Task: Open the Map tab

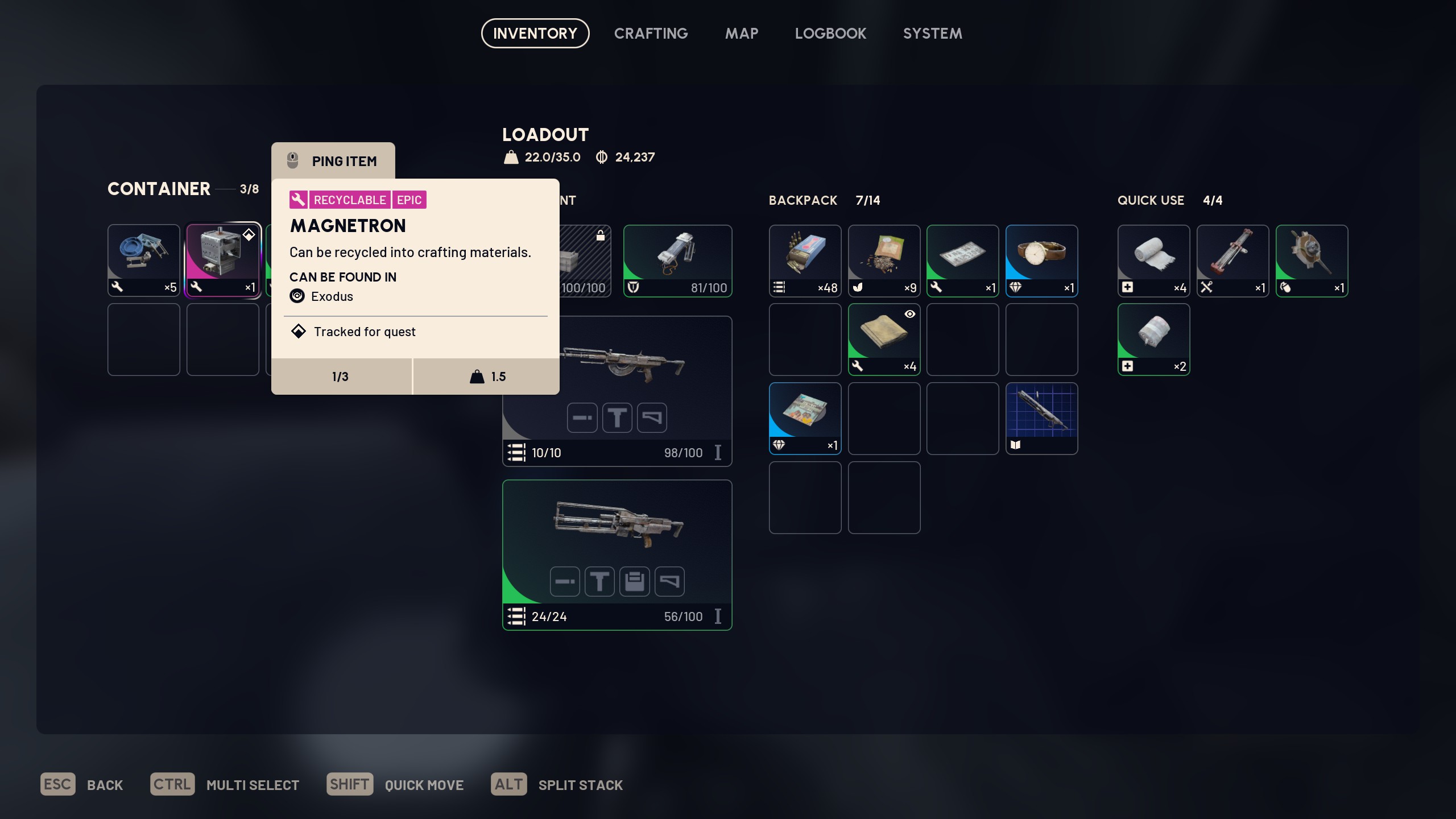Action: [x=741, y=34]
